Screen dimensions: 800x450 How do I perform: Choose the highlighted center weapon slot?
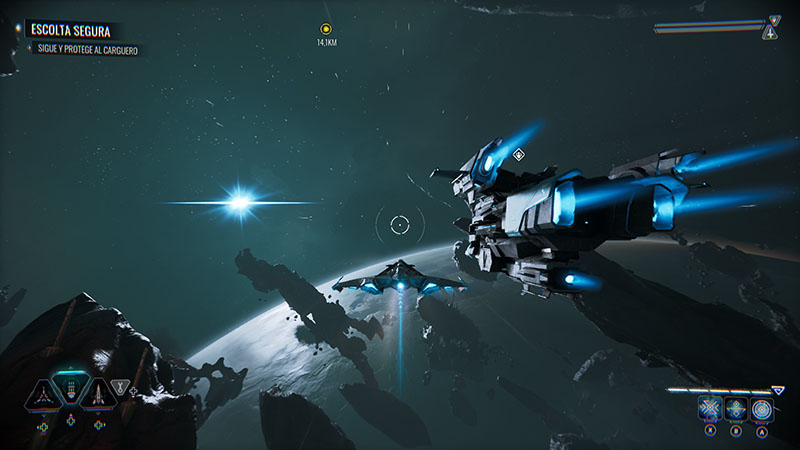click(70, 391)
